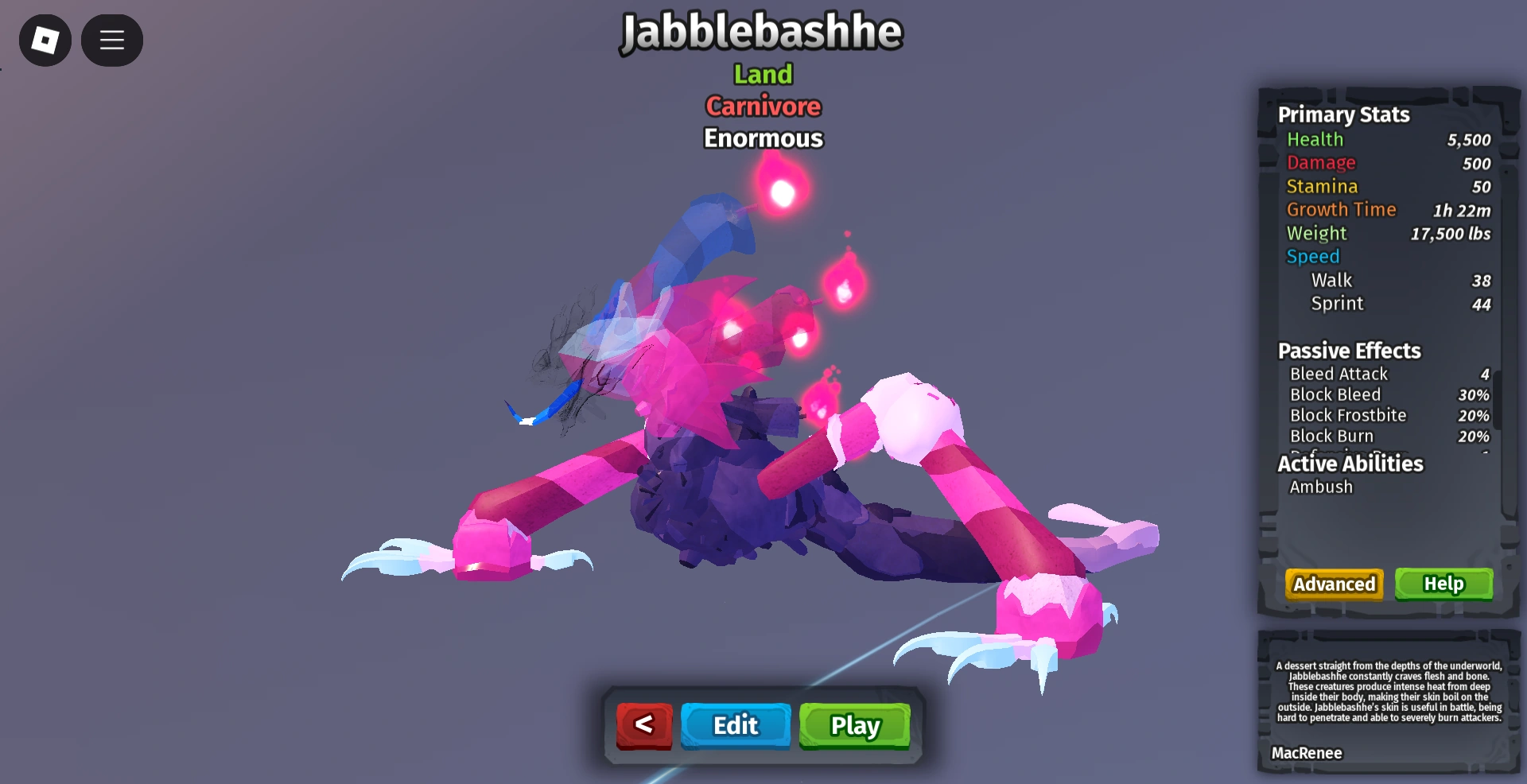Open the hamburger menu
The image size is (1527, 784).
(111, 40)
